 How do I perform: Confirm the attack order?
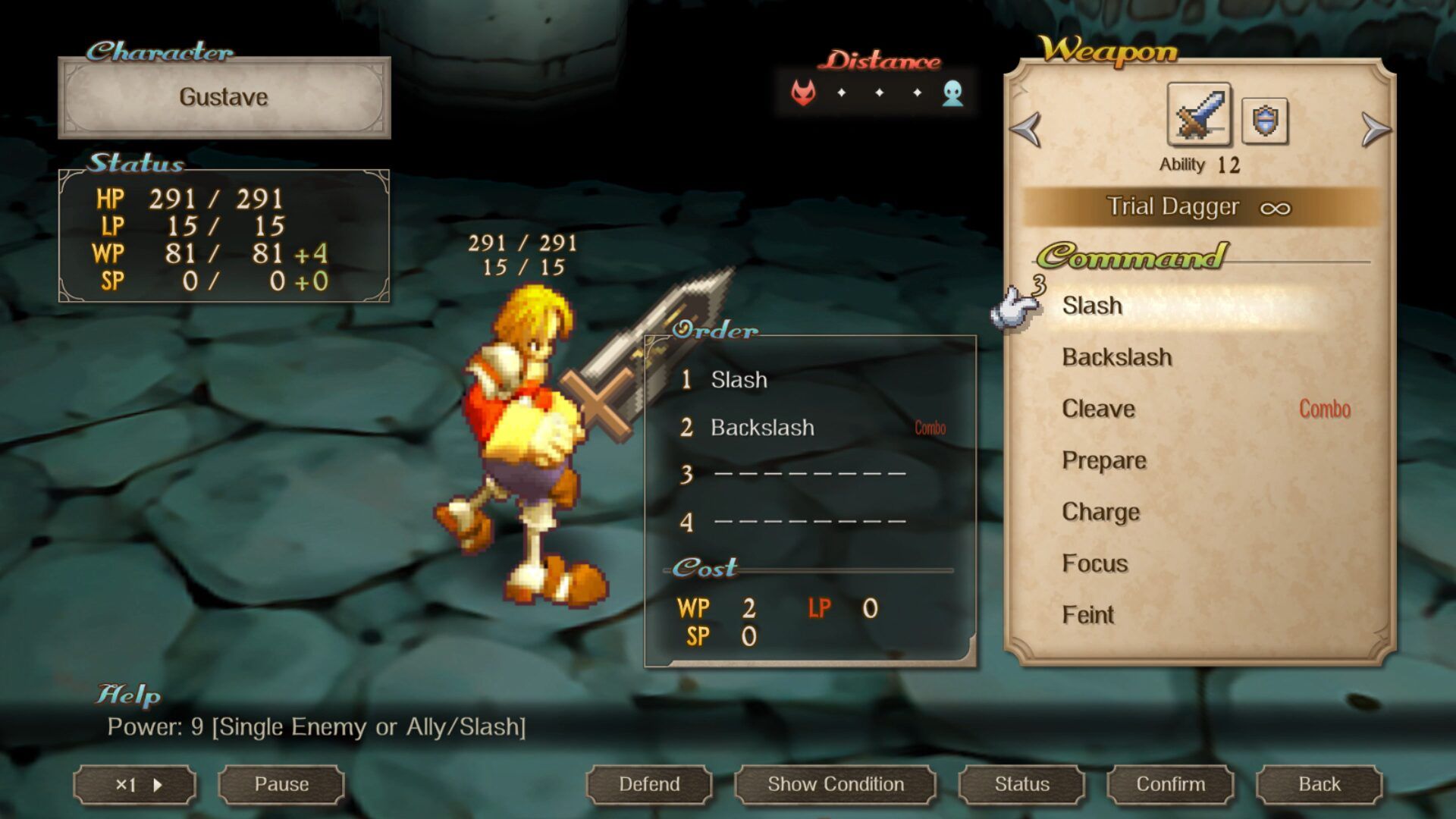point(1170,784)
